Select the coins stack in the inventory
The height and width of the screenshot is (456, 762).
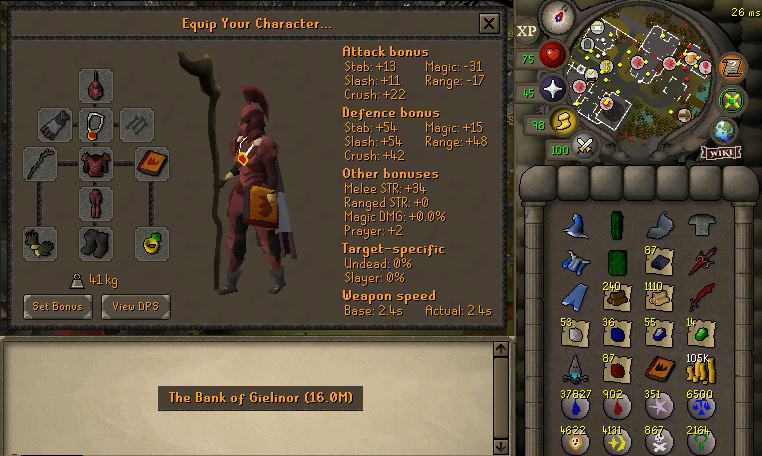click(700, 369)
